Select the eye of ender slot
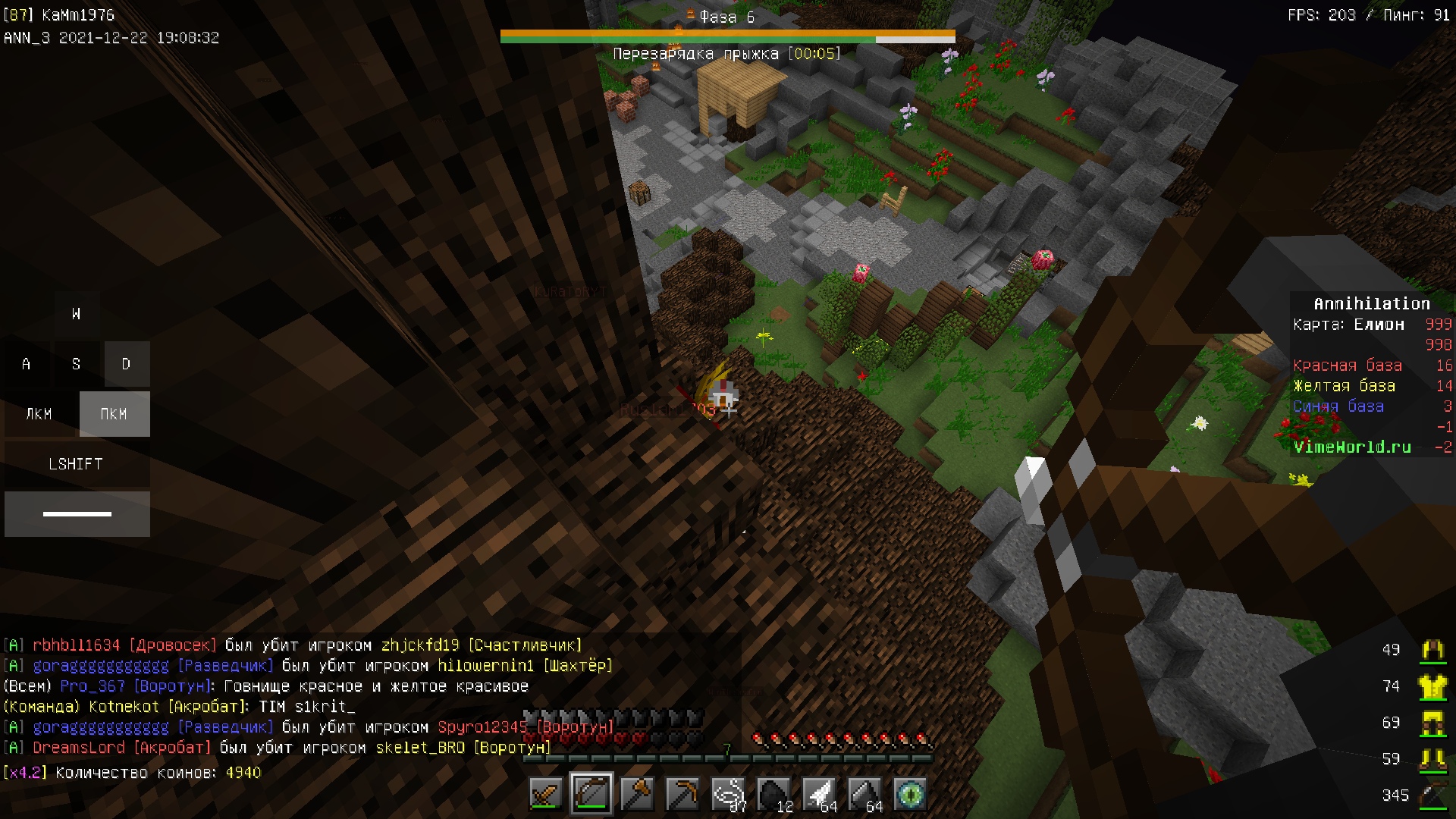 click(910, 794)
